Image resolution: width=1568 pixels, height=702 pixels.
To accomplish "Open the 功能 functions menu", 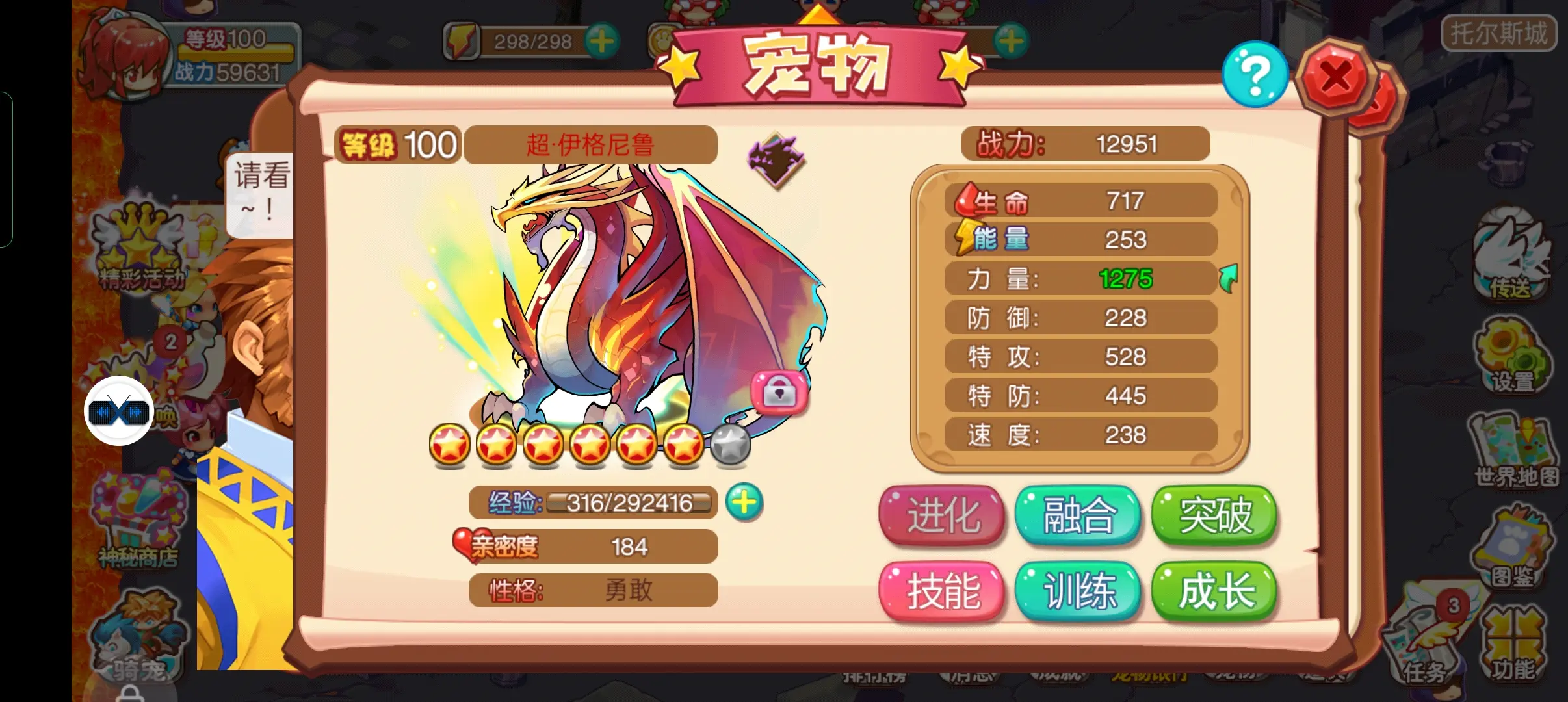I will [x=1513, y=645].
